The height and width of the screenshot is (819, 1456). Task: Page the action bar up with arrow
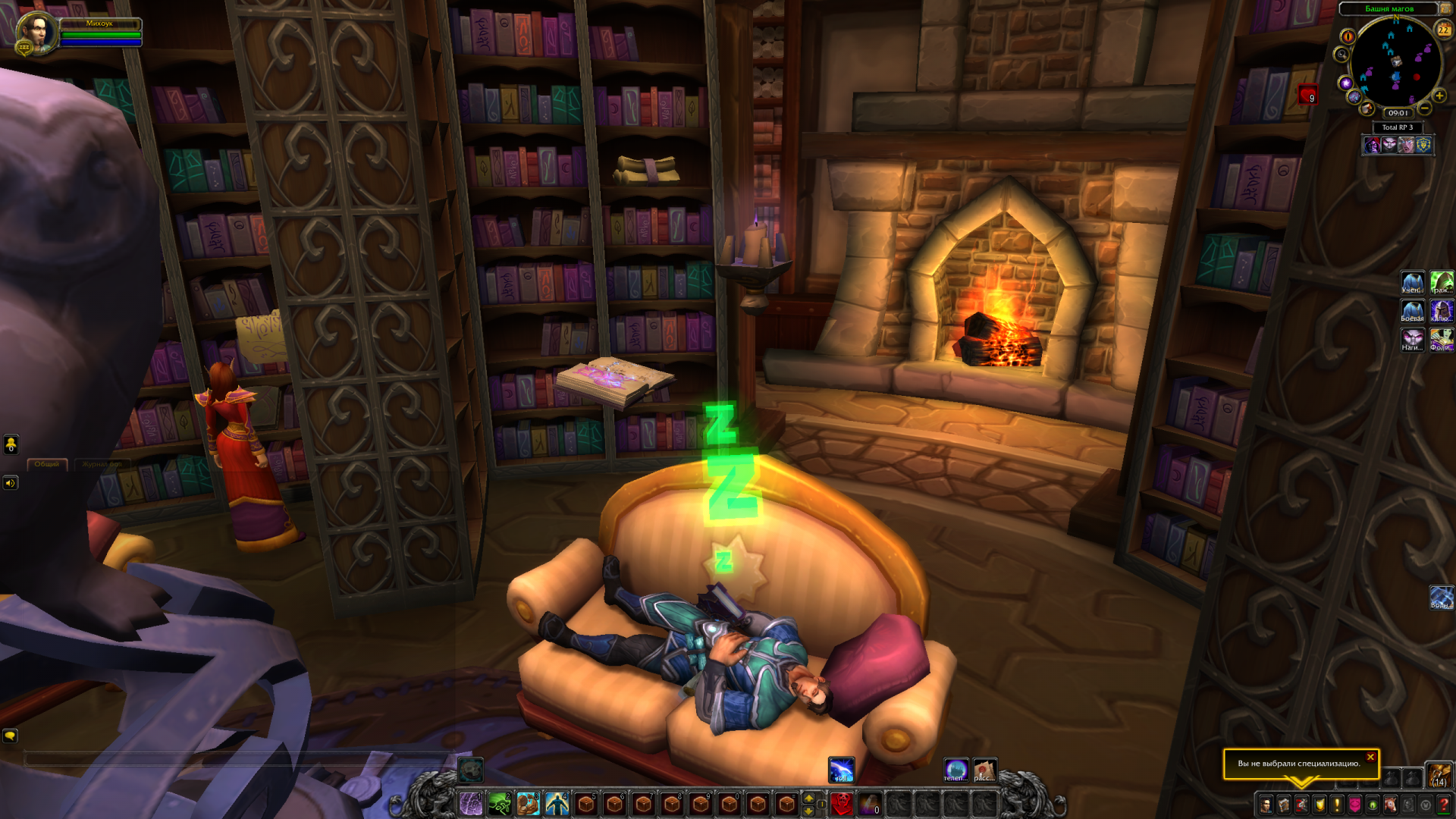(809, 799)
